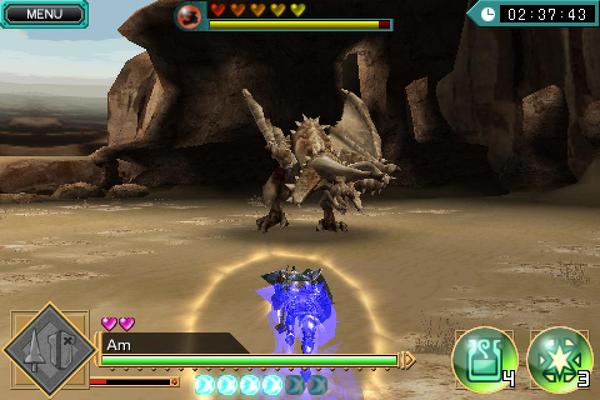Image resolution: width=600 pixels, height=400 pixels.
Task: Tap the weapon and shield diamond icon
Action: pos(45,351)
